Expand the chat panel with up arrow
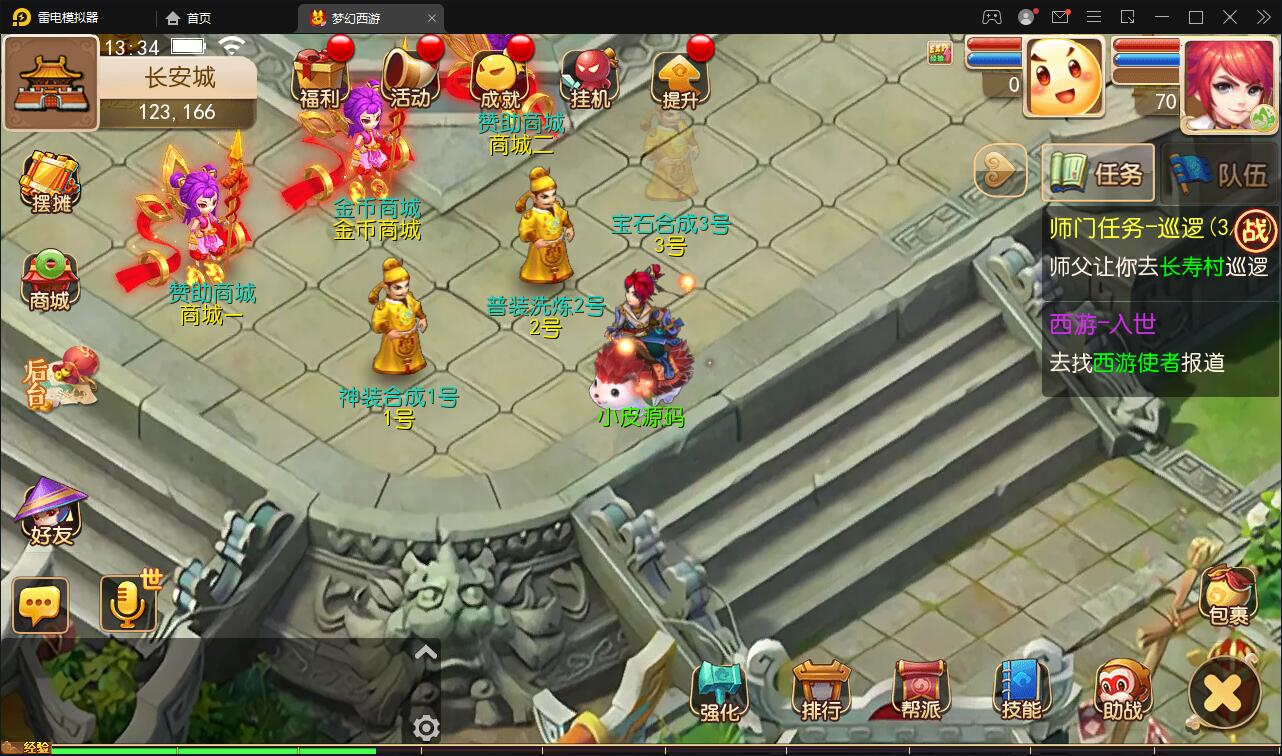1282x756 pixels. coord(426,653)
